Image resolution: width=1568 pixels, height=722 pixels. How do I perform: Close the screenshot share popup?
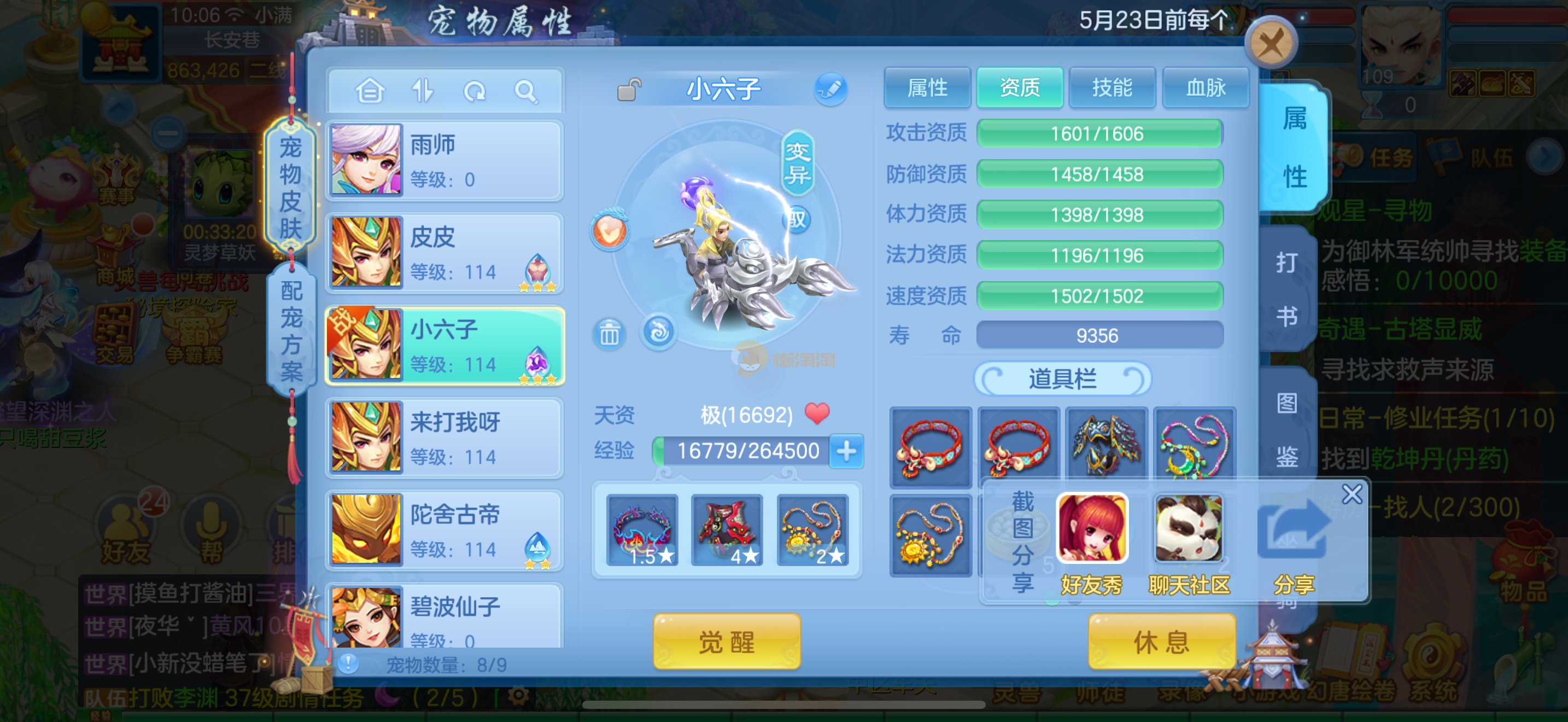1352,494
